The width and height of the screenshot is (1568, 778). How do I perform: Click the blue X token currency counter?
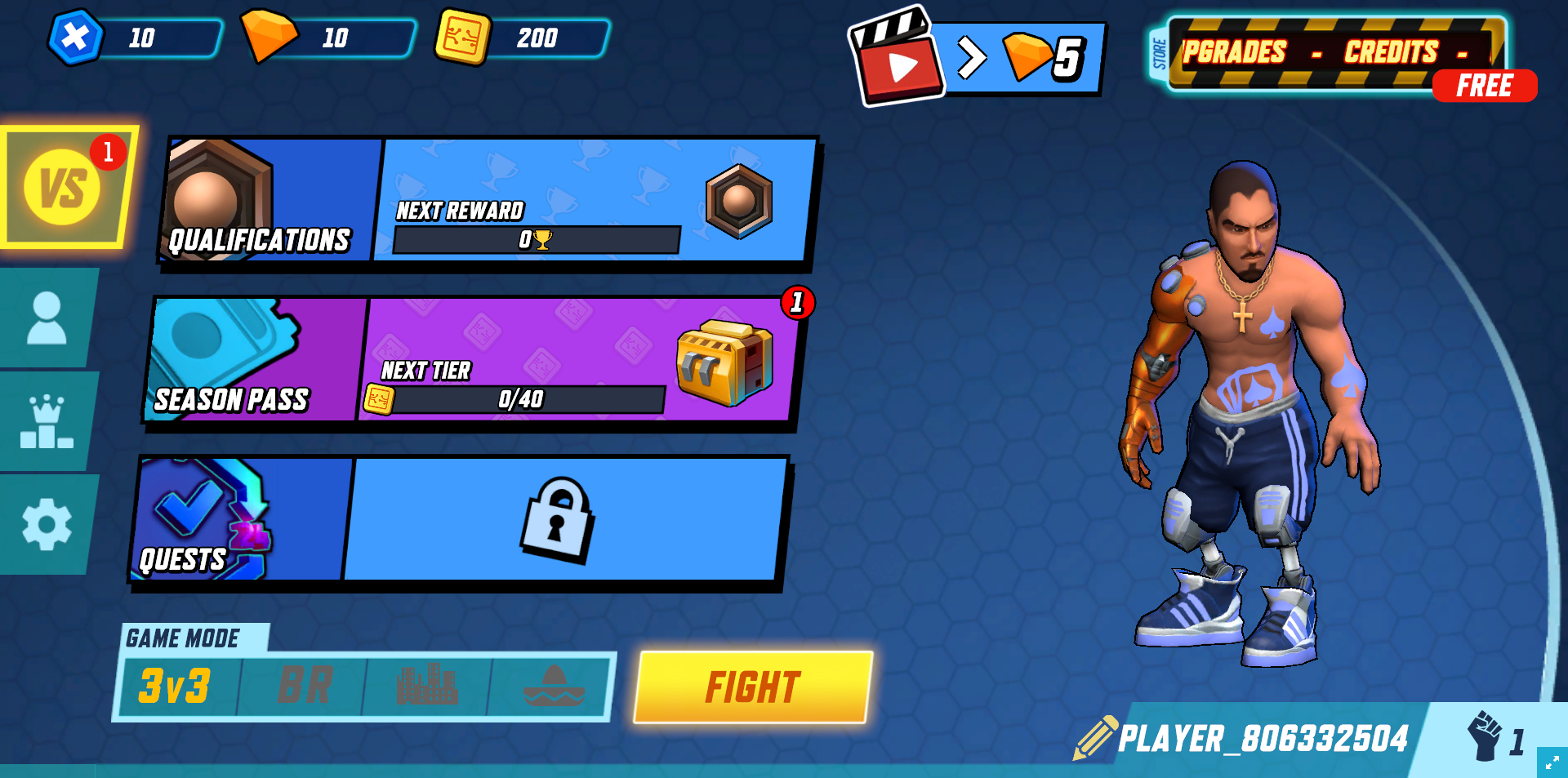coord(135,38)
